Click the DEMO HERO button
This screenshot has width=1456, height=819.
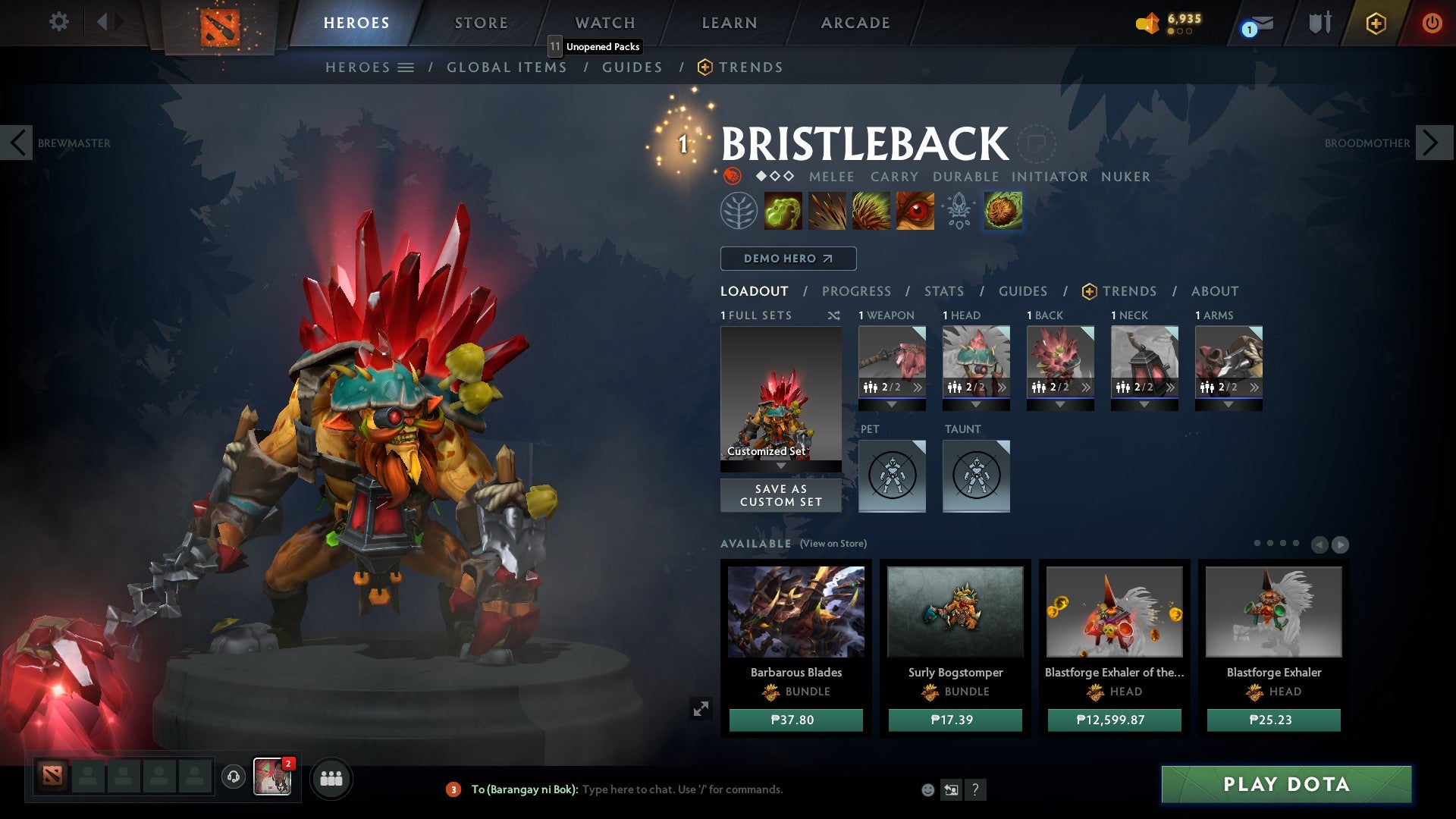tap(787, 259)
